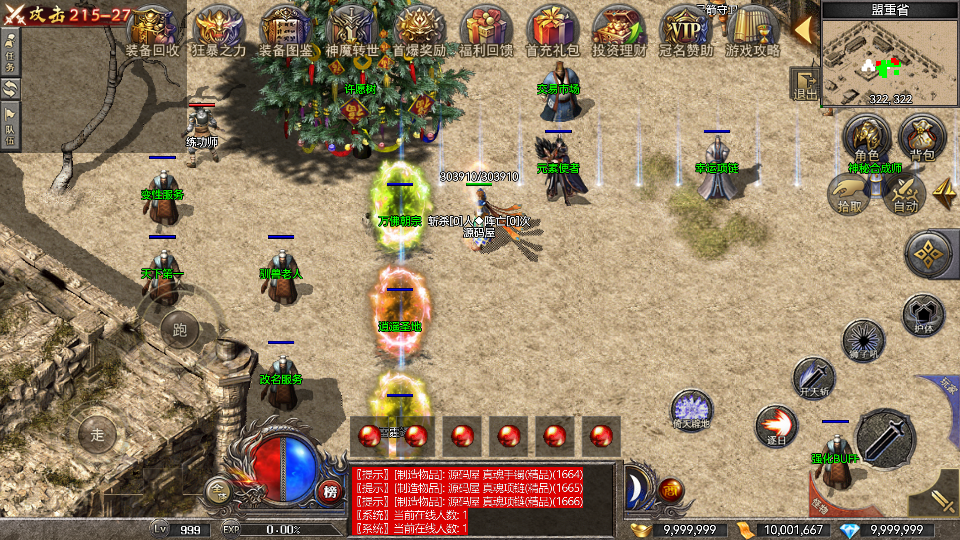Viewport: 960px width, 540px height.
Task: Open the 首爆奖励 first-drop rewards
Action: coord(419,28)
